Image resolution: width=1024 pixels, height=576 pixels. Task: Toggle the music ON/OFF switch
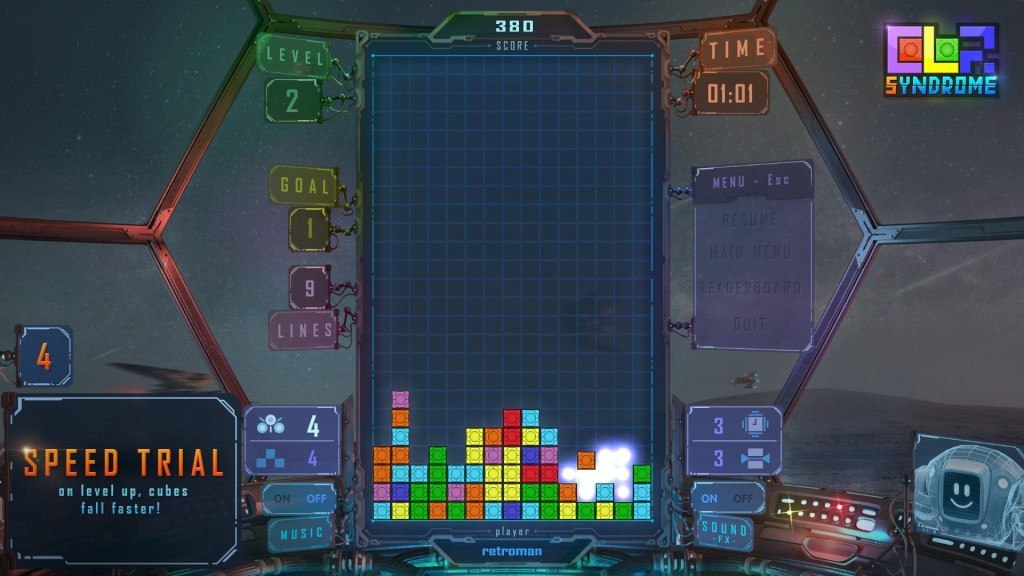pos(301,498)
